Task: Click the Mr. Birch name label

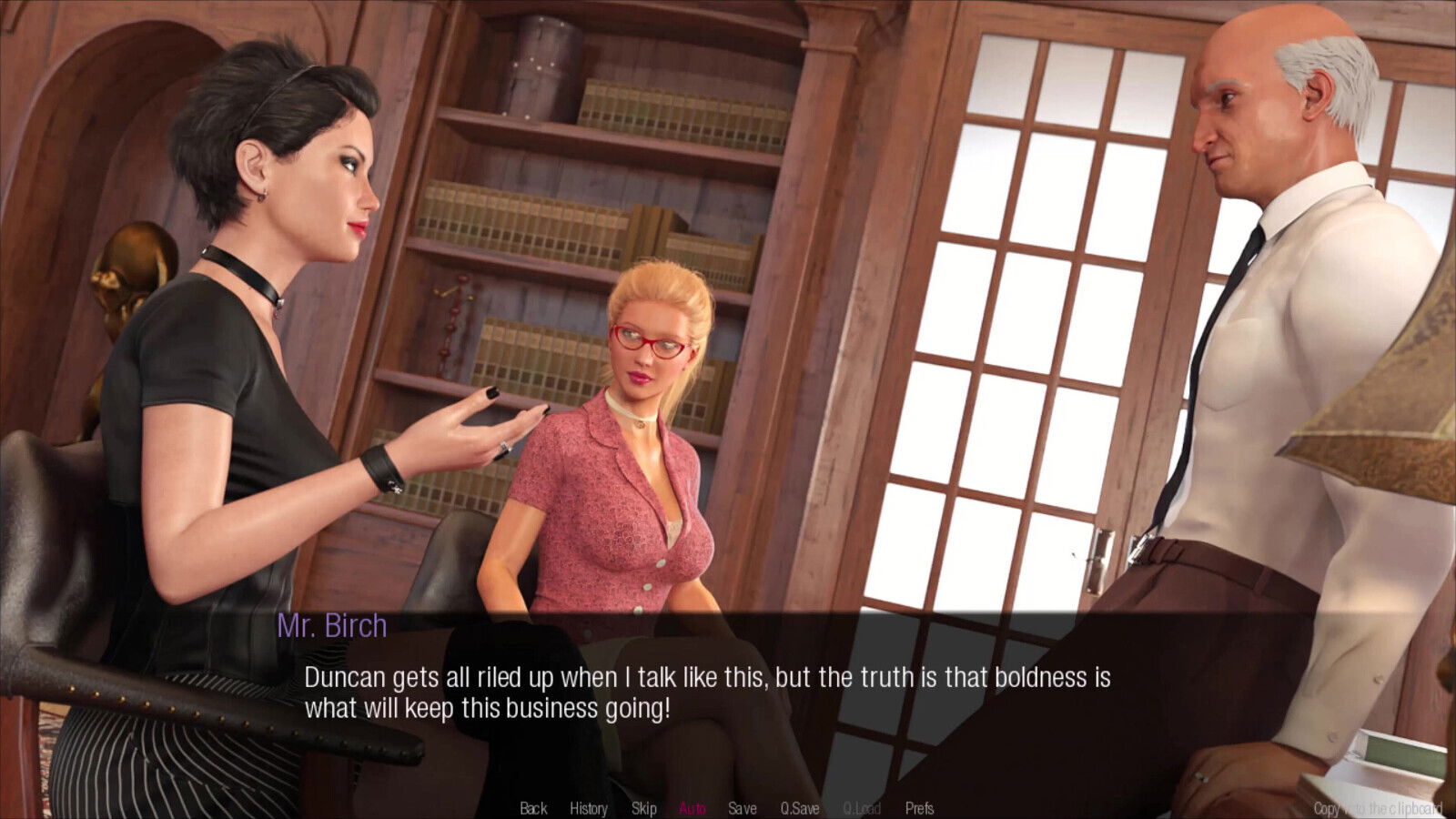Action: (x=334, y=624)
